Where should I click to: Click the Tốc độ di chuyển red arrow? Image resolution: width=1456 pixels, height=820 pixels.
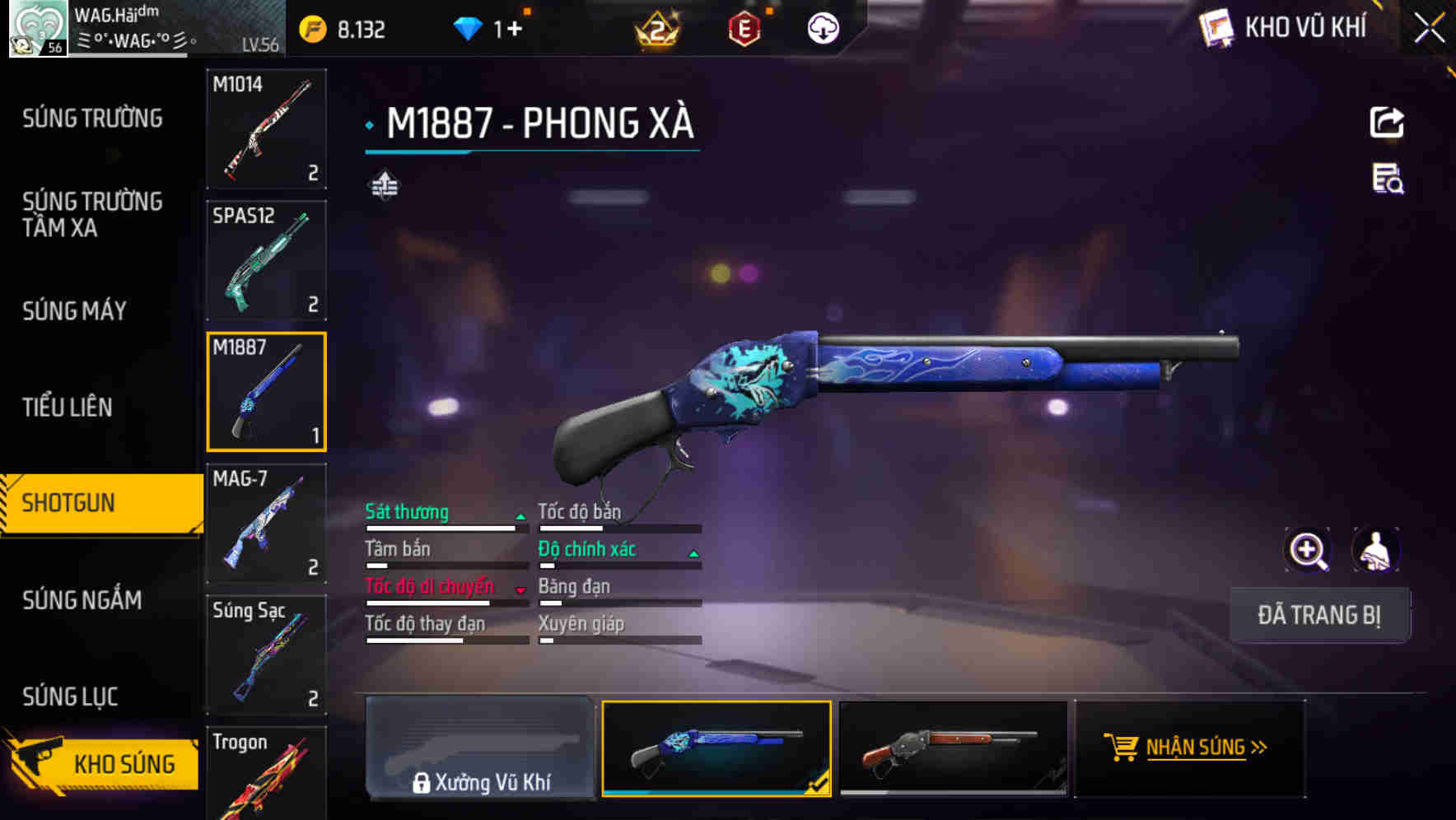(x=520, y=589)
